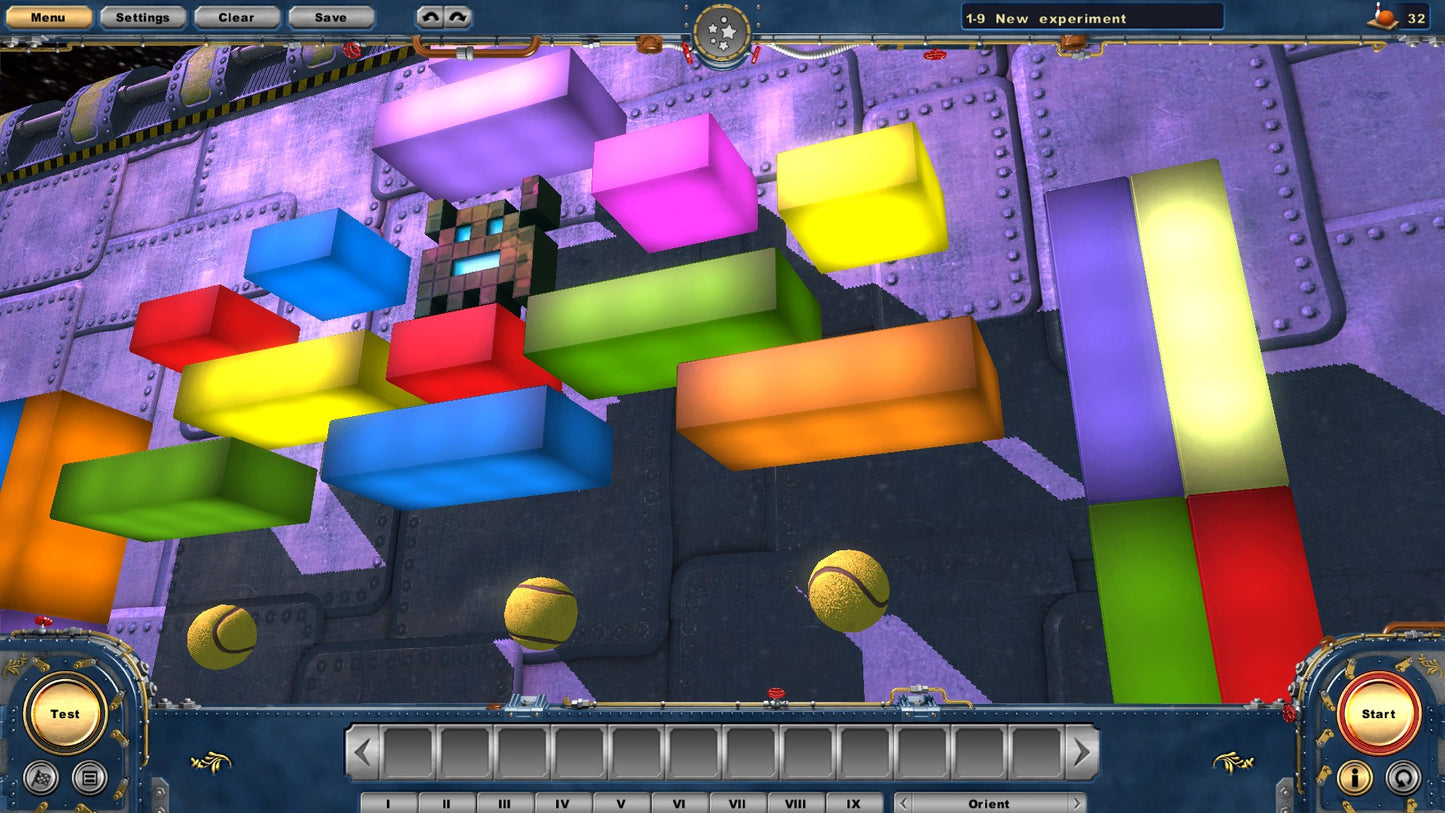1445x813 pixels.
Task: Cycle Orient forward with the right chevron
Action: point(1078,803)
